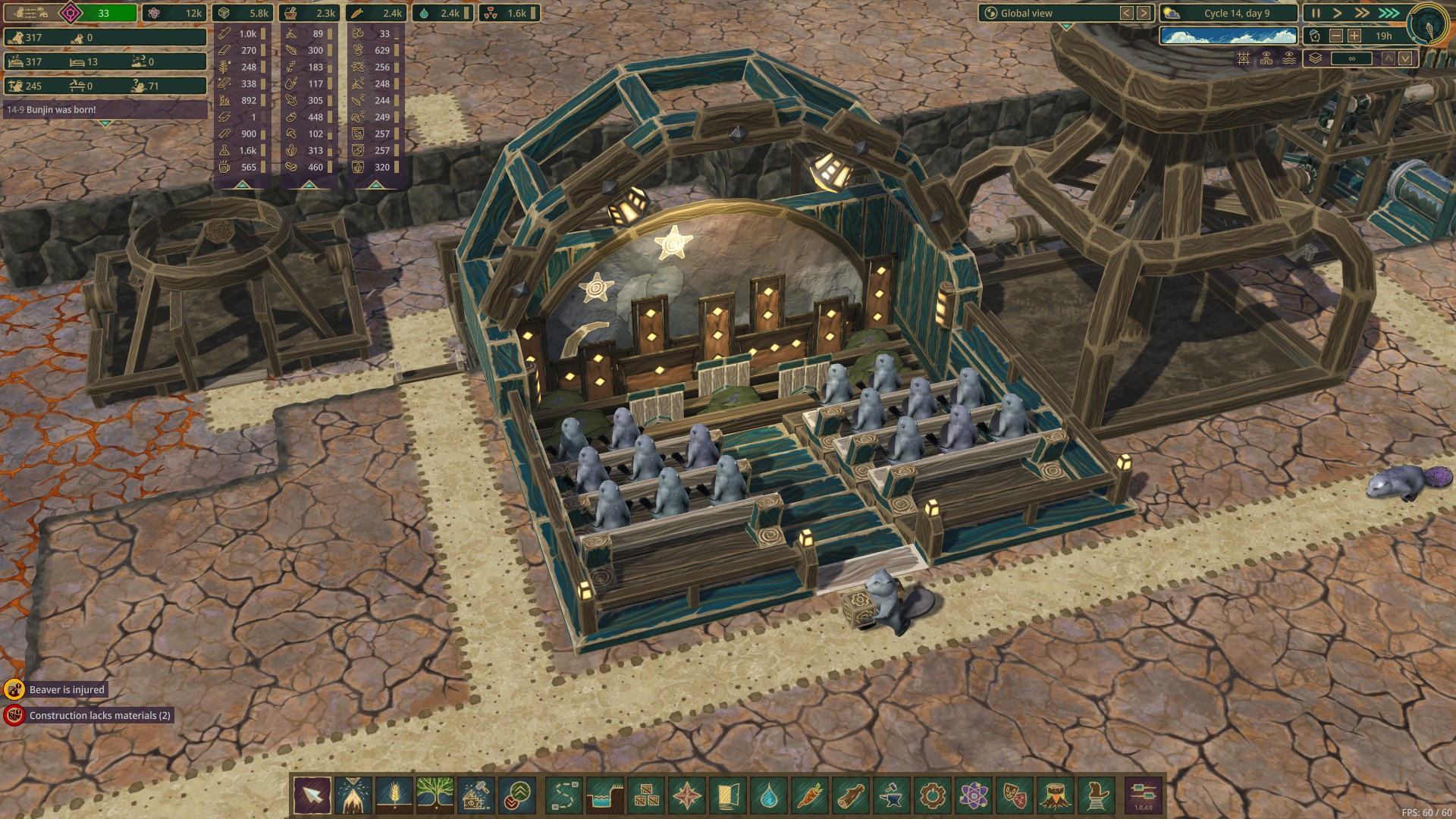Screen dimensions: 1456x819
Task: Open the 'Beaver is injured' alert
Action: click(67, 689)
